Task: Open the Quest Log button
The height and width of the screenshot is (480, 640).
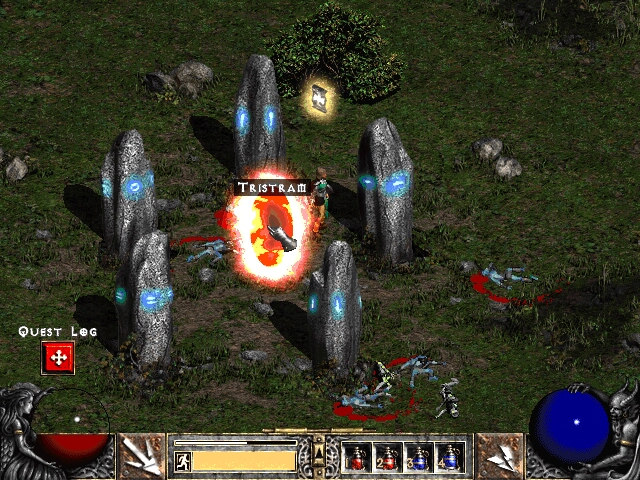Action: click(57, 357)
